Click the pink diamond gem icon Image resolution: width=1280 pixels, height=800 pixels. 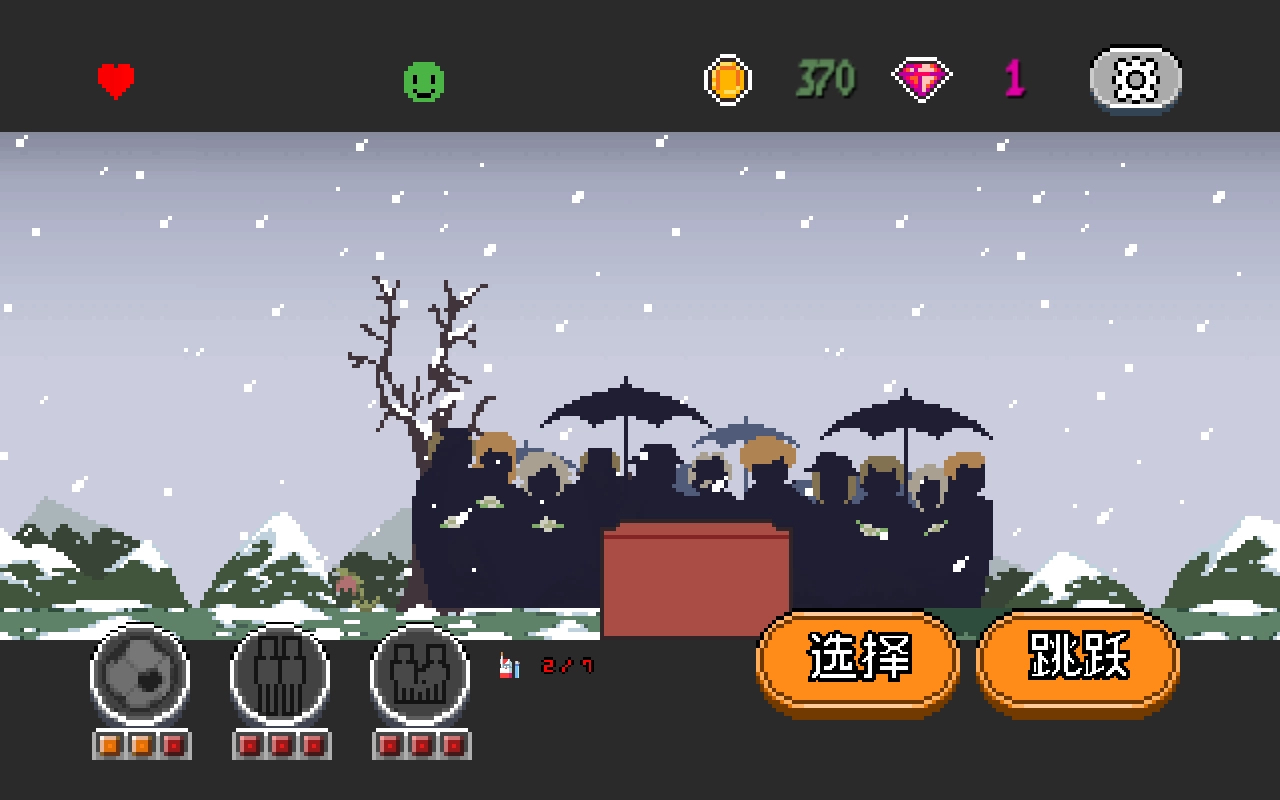click(920, 78)
